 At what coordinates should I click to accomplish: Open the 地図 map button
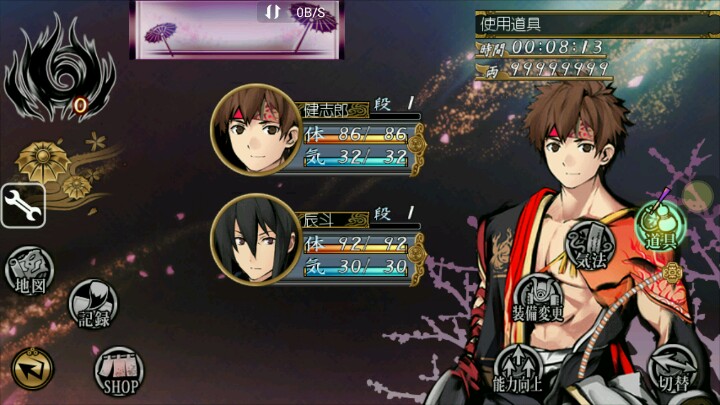point(29,271)
